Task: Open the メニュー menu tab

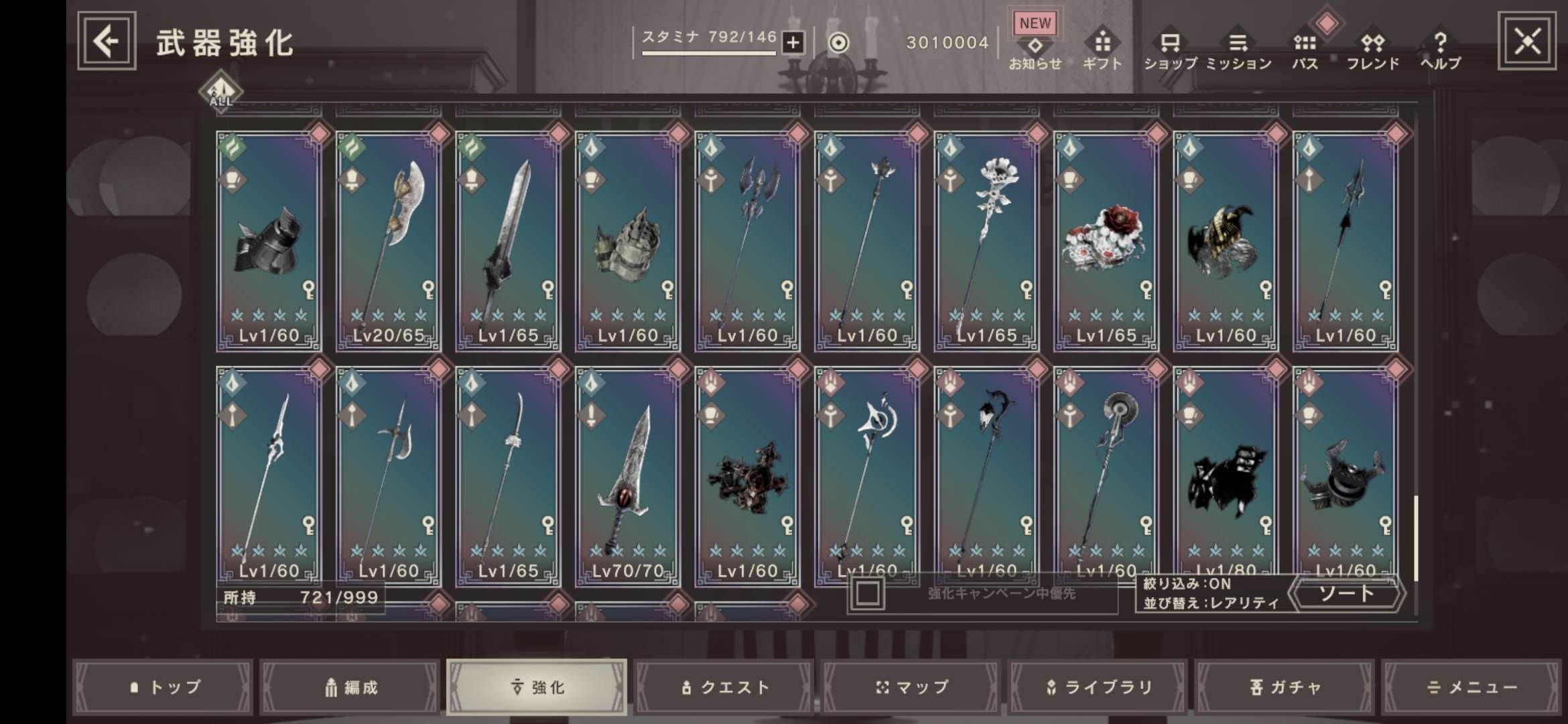Action: 1472,687
